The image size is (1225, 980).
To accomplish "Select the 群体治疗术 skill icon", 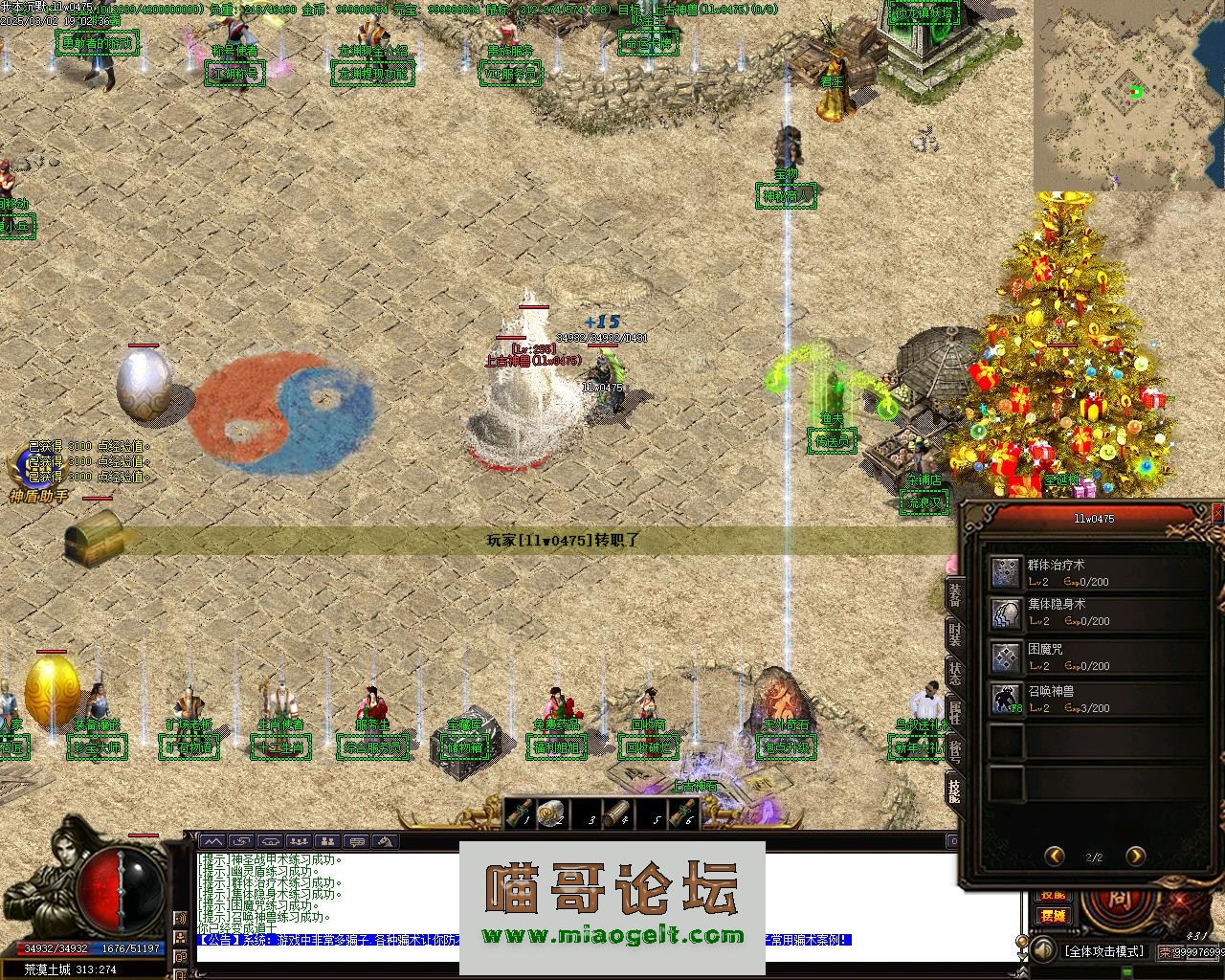I will 1006,572.
